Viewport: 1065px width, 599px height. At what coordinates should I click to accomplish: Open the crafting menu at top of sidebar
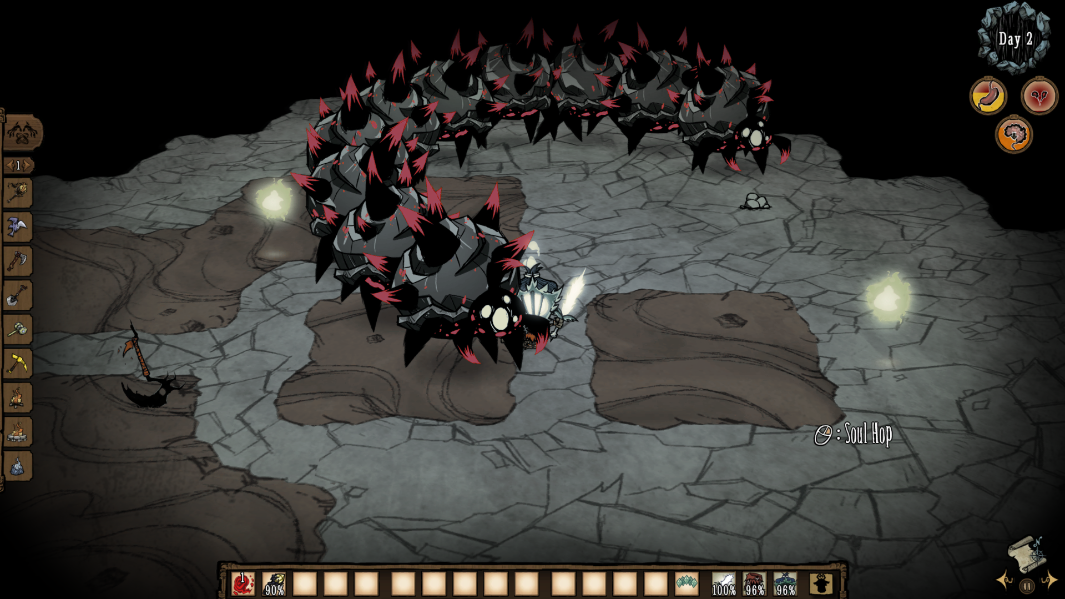click(20, 133)
